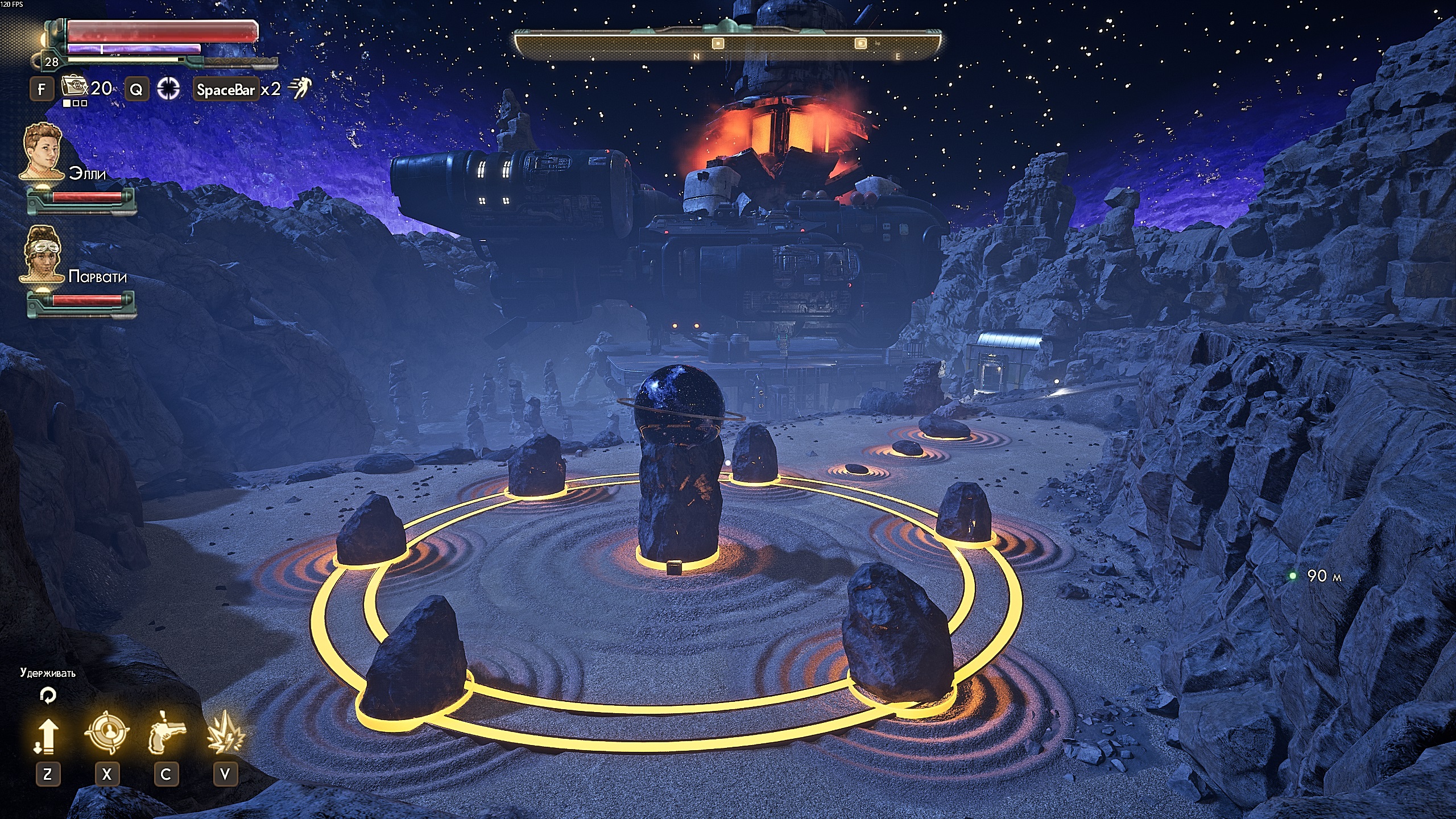1456x819 pixels.
Task: Click the circular arrow hold icon
Action: pos(48,695)
